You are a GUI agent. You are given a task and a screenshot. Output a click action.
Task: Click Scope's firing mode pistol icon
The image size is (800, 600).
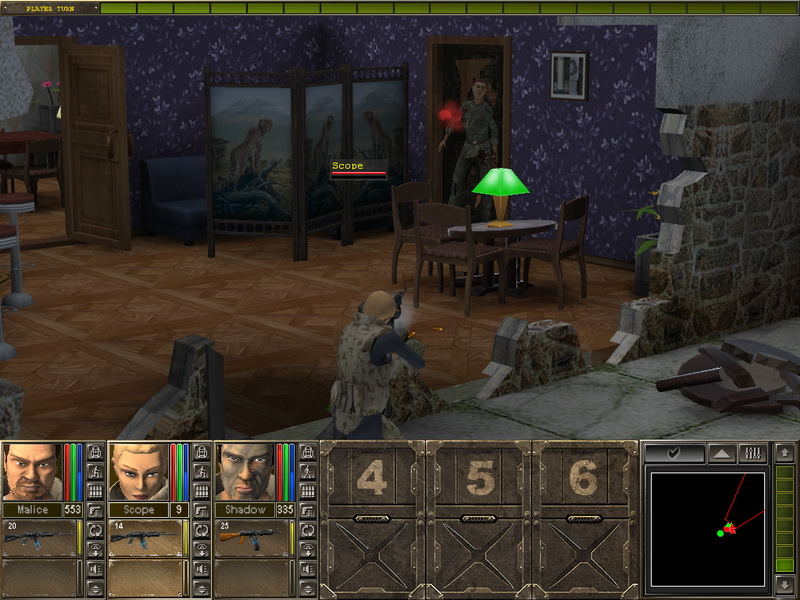[202, 510]
